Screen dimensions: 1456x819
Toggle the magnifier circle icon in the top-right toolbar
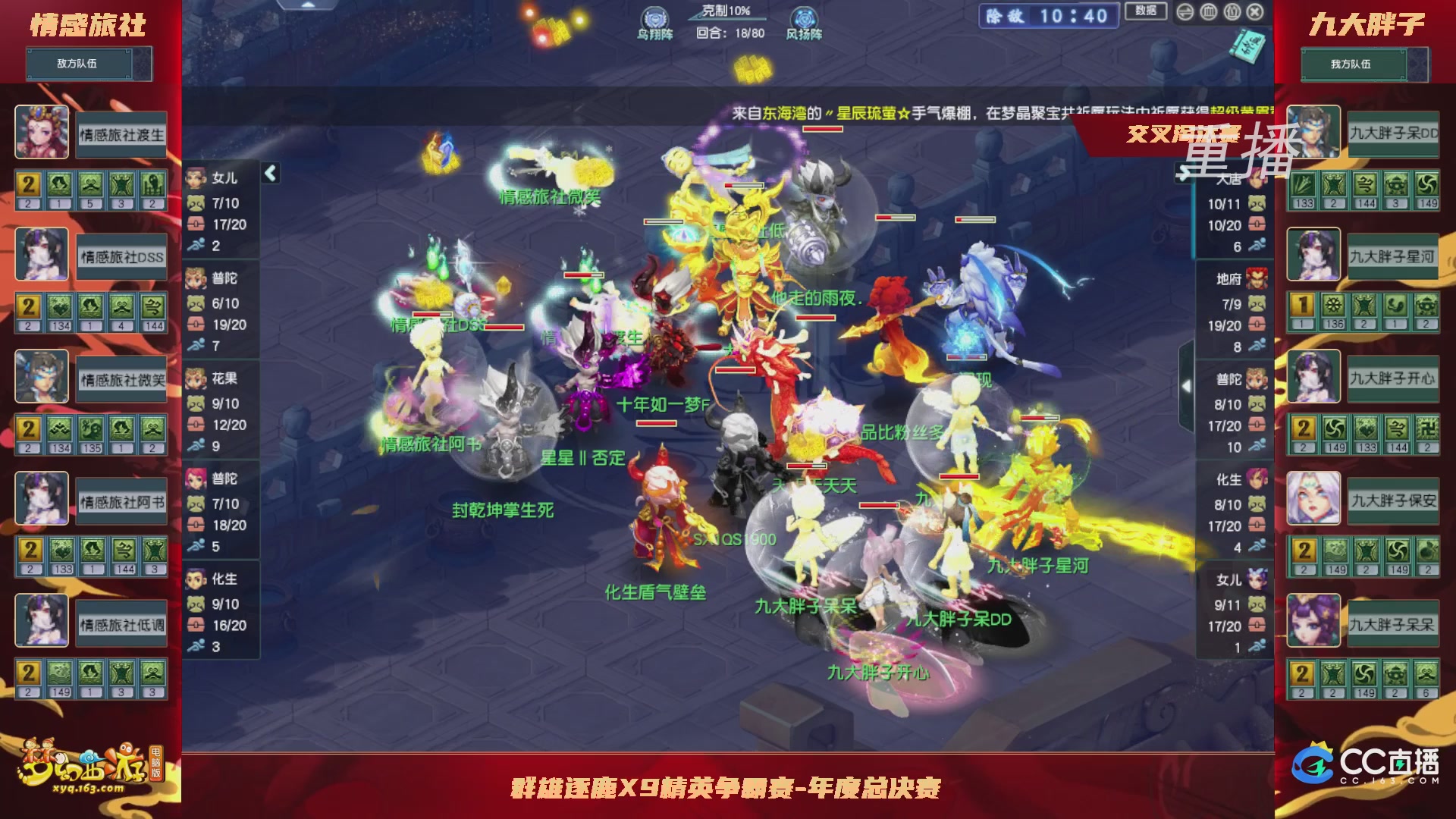pyautogui.click(x=1232, y=12)
